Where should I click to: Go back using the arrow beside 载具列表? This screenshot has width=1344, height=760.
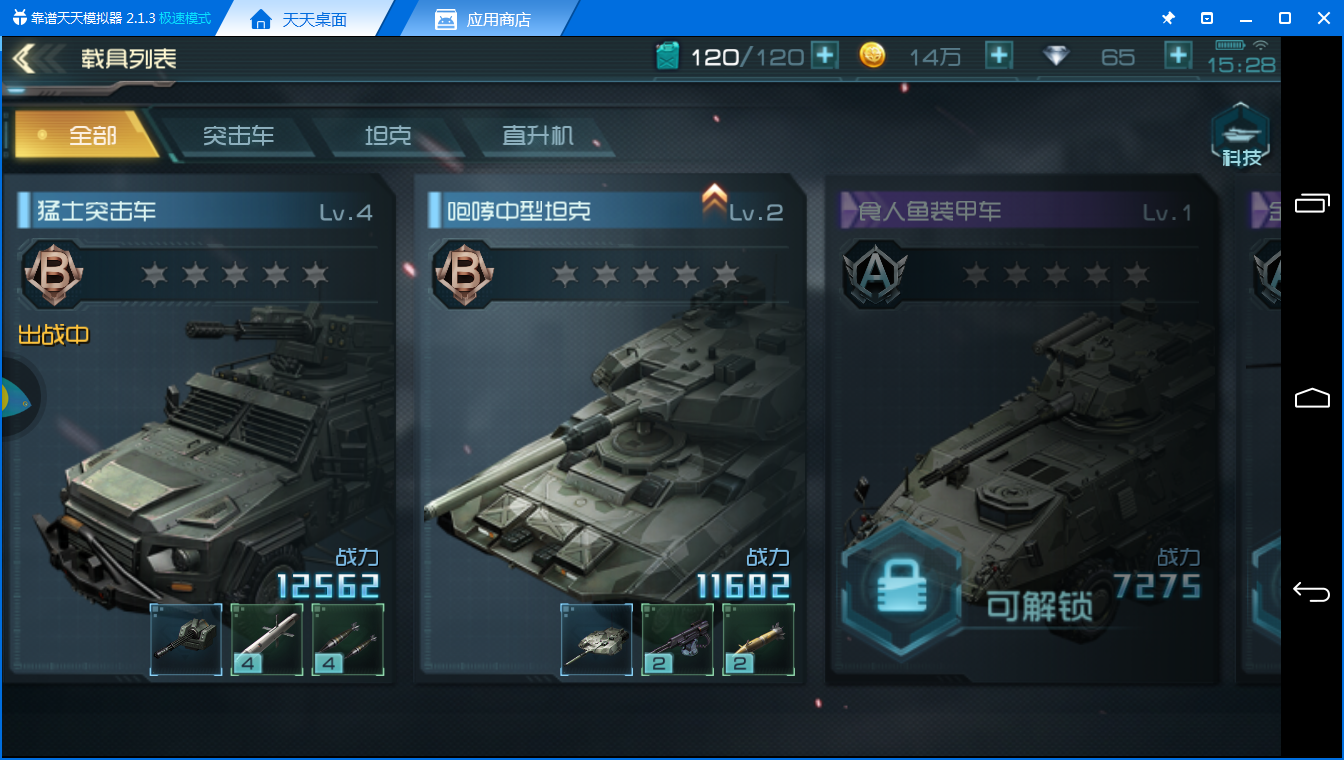pyautogui.click(x=24, y=59)
